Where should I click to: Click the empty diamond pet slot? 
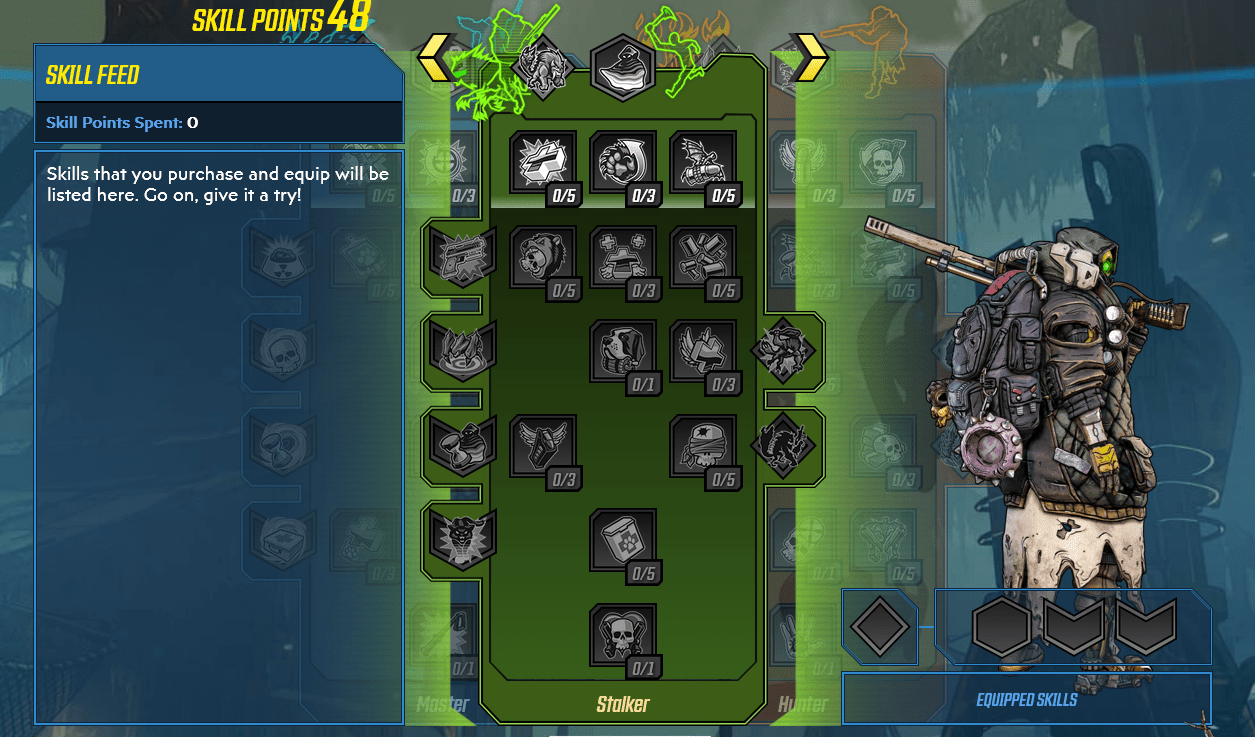coord(880,627)
